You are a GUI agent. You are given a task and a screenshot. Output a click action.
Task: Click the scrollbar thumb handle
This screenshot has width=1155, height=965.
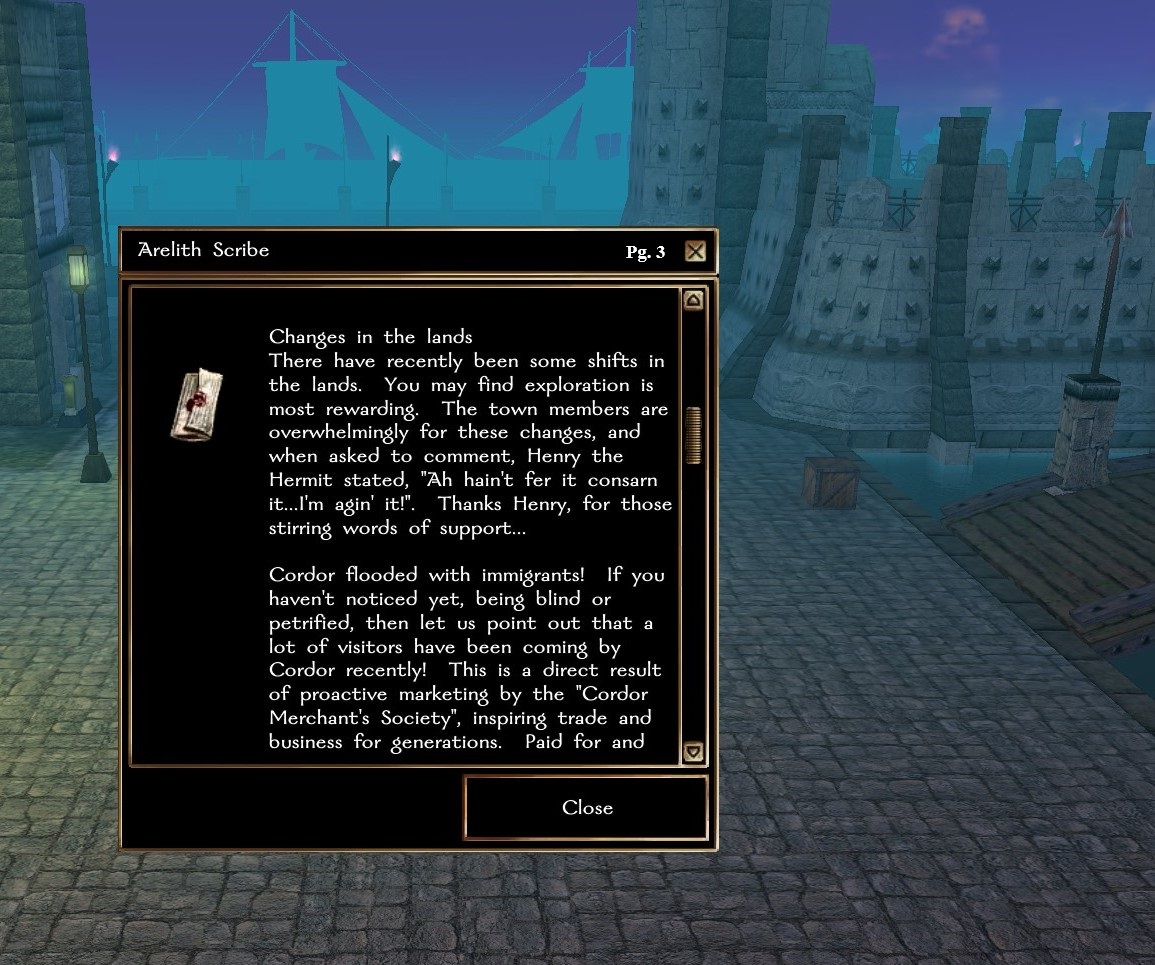coord(692,435)
